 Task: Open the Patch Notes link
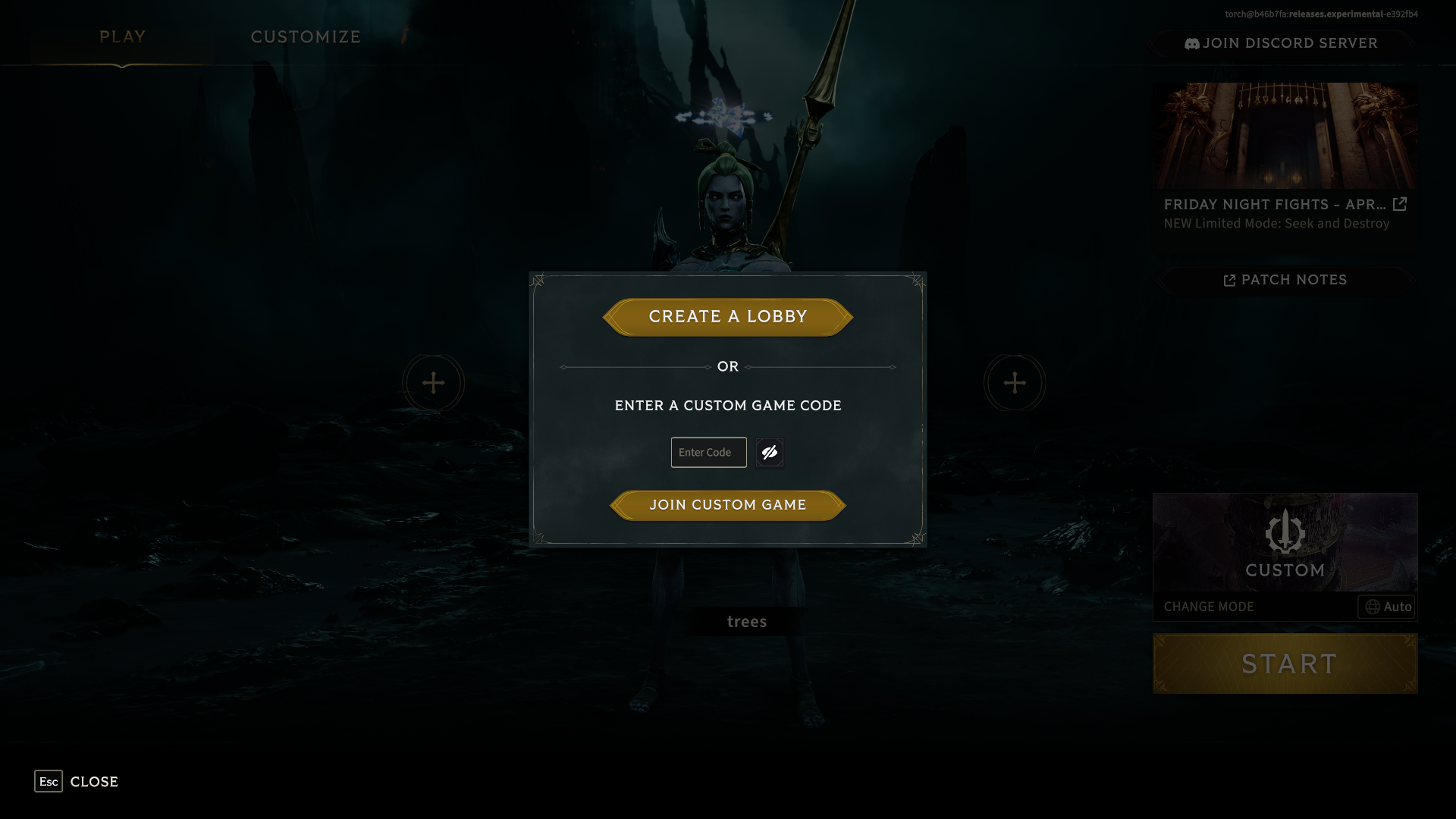pyautogui.click(x=1285, y=281)
